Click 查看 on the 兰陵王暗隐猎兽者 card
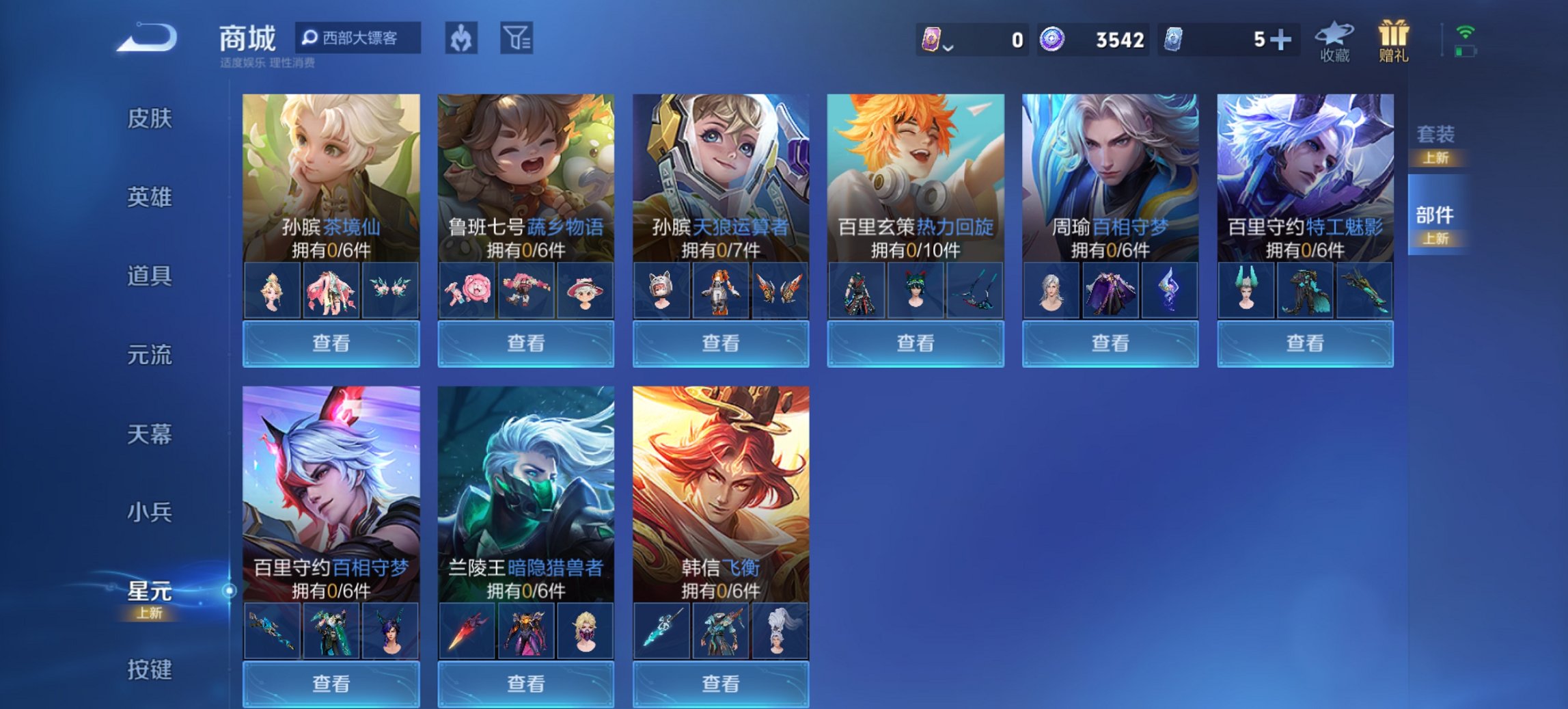Screen dimensions: 1568x709 click(527, 684)
